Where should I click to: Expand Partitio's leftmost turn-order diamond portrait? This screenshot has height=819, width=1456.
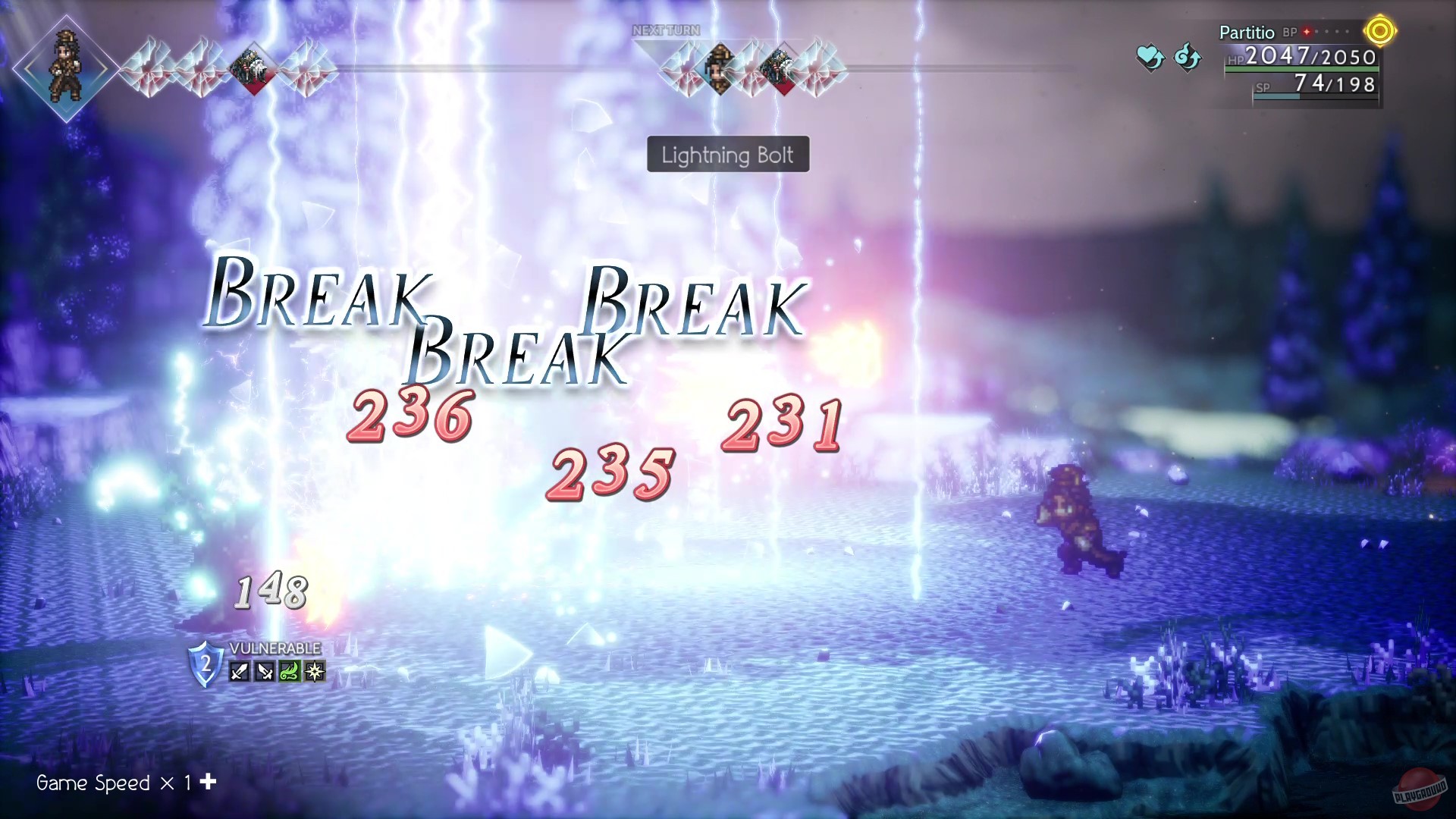[67, 66]
